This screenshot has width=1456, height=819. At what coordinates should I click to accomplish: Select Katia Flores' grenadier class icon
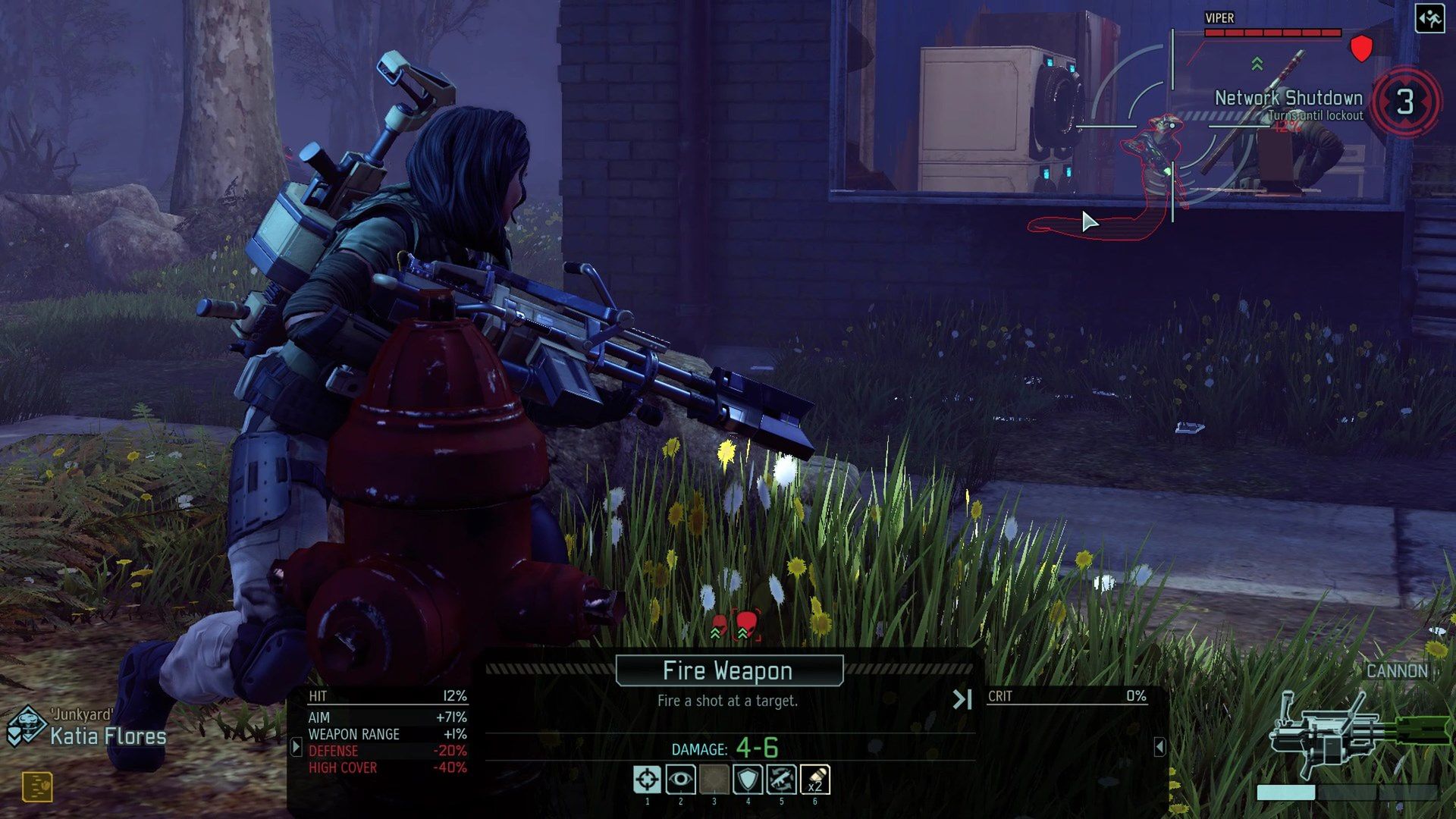[27, 726]
